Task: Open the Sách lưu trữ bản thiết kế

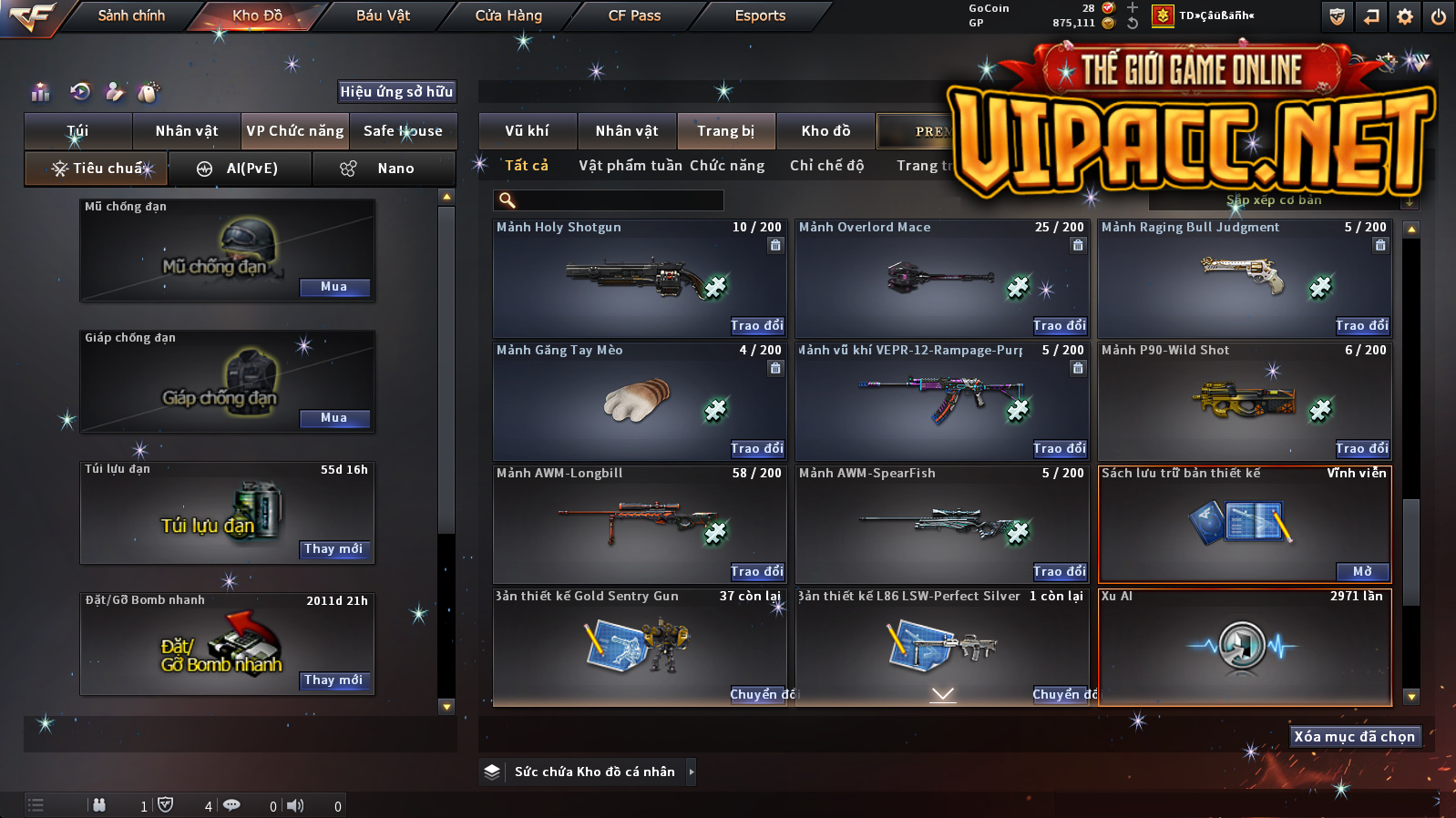Action: [x=1362, y=572]
